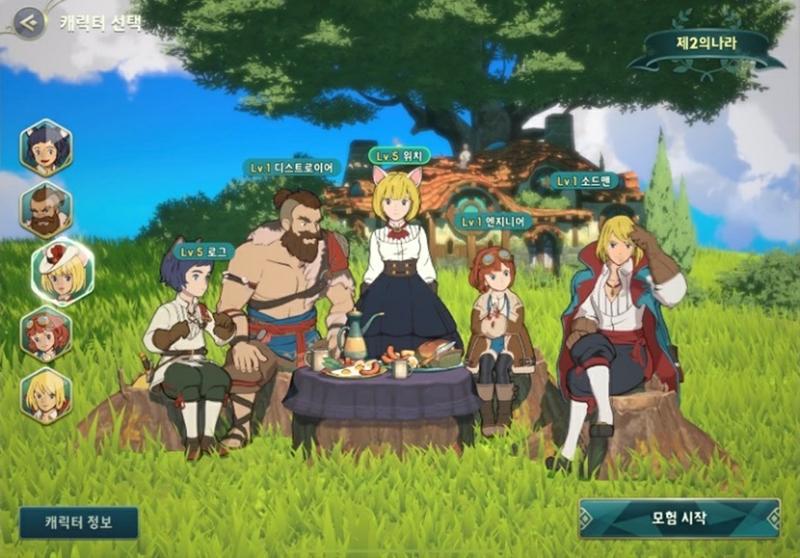Start the adventure with 모험 시작
800x558 pixels.
679,518
